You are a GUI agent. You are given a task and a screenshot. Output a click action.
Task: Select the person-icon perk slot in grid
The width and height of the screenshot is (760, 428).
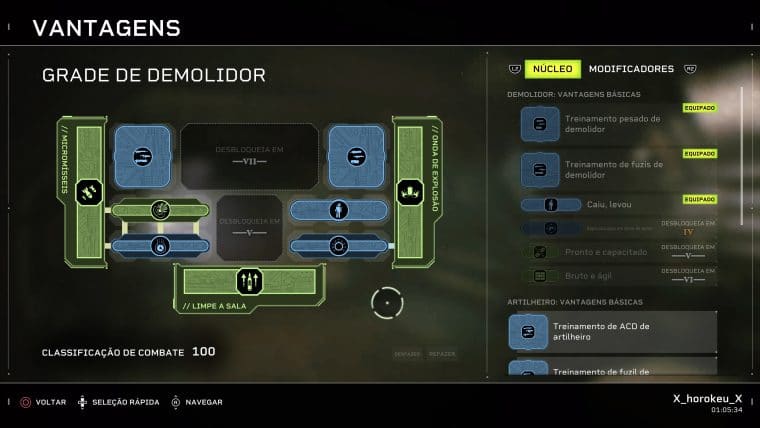coord(337,211)
